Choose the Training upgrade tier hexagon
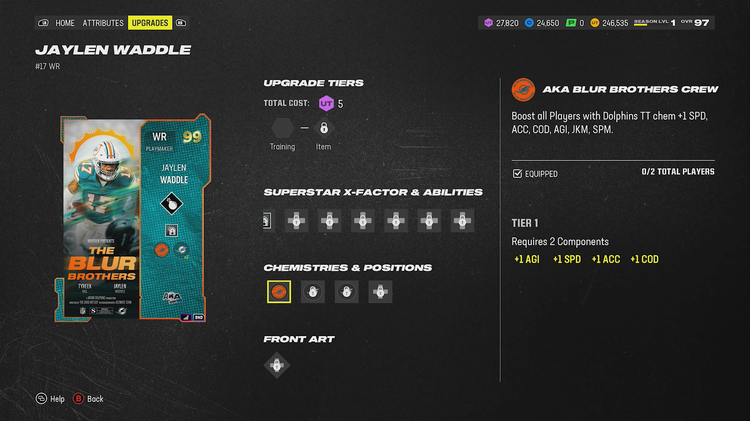Image resolution: width=750 pixels, height=421 pixels. coord(282,128)
